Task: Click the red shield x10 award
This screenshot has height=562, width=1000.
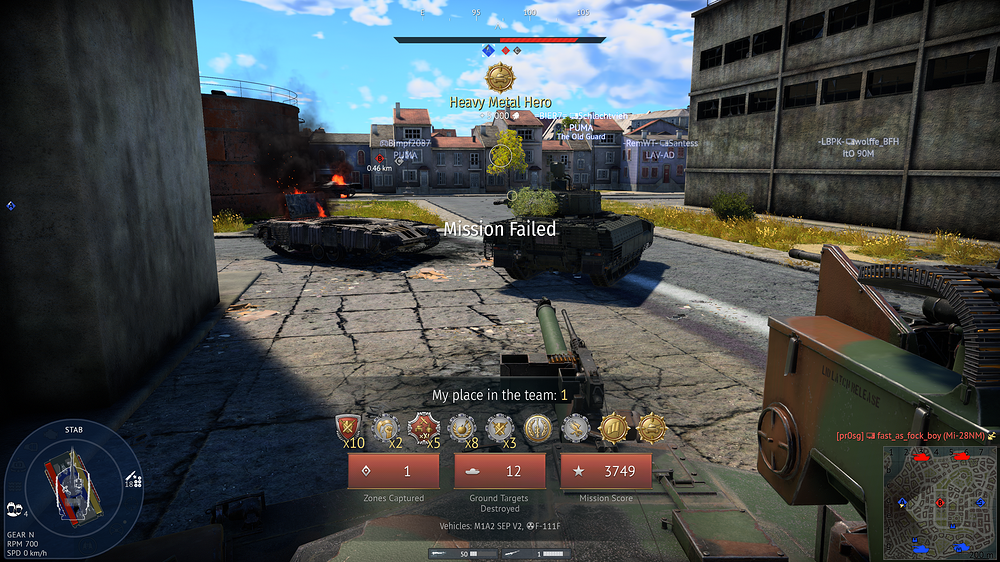Action: (348, 428)
